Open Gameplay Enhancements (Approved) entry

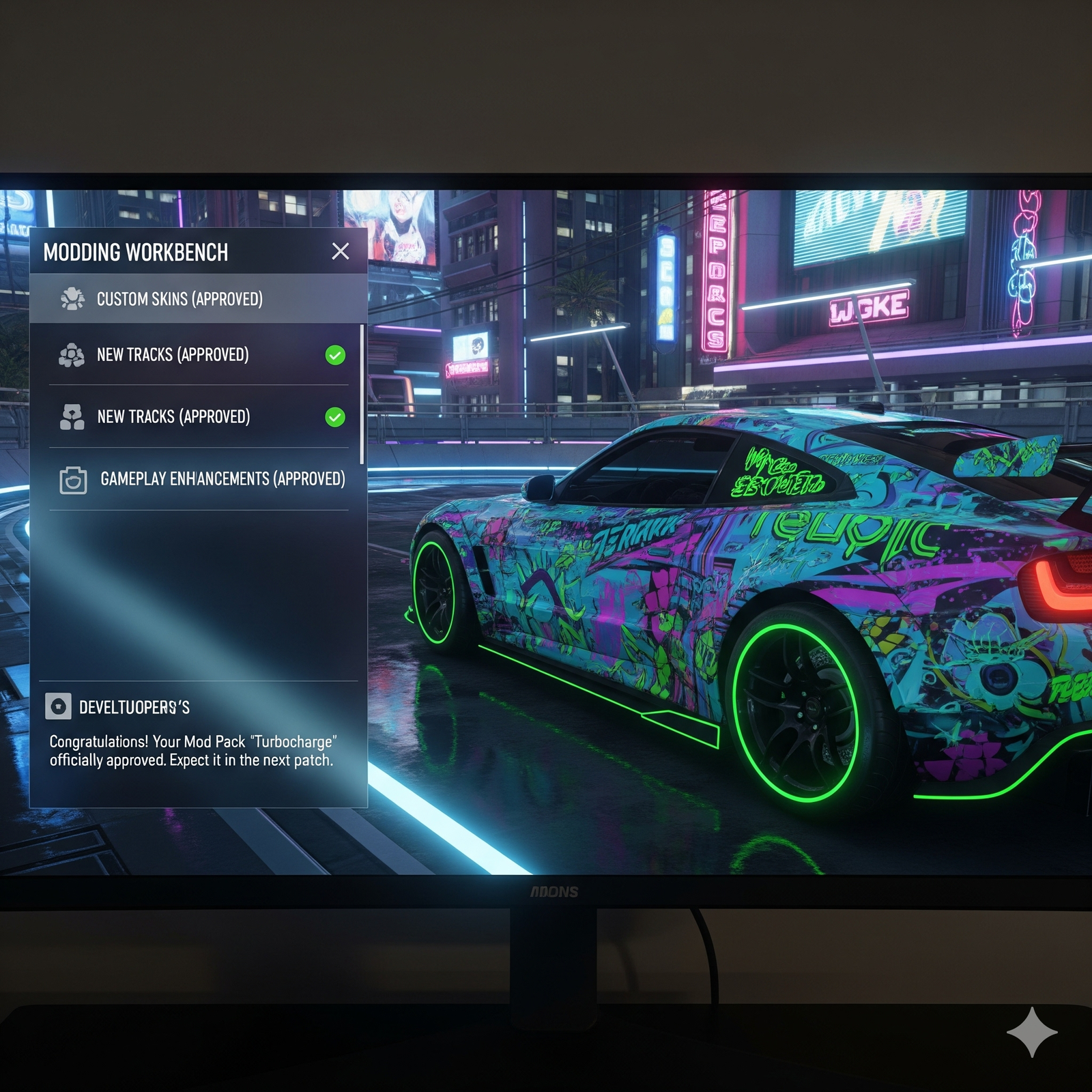tap(222, 479)
